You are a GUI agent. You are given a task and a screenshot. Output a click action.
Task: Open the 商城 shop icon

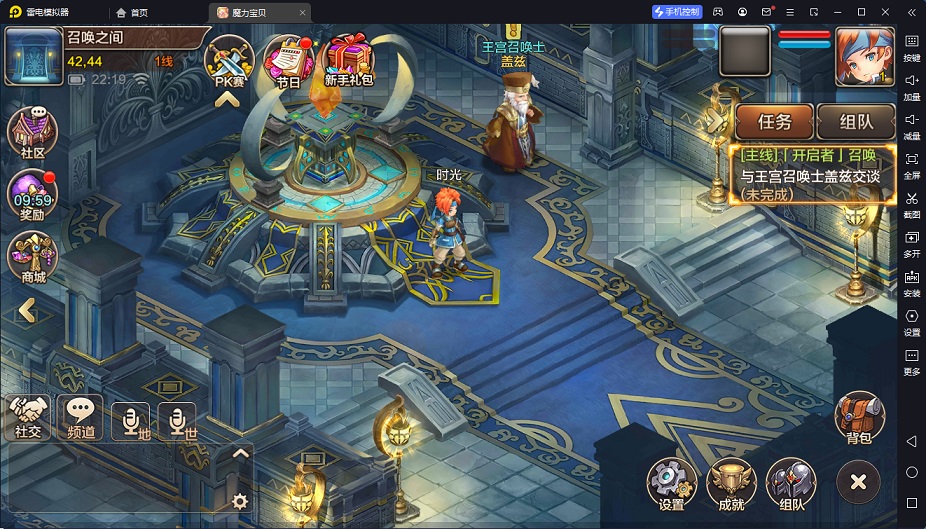pyautogui.click(x=32, y=255)
